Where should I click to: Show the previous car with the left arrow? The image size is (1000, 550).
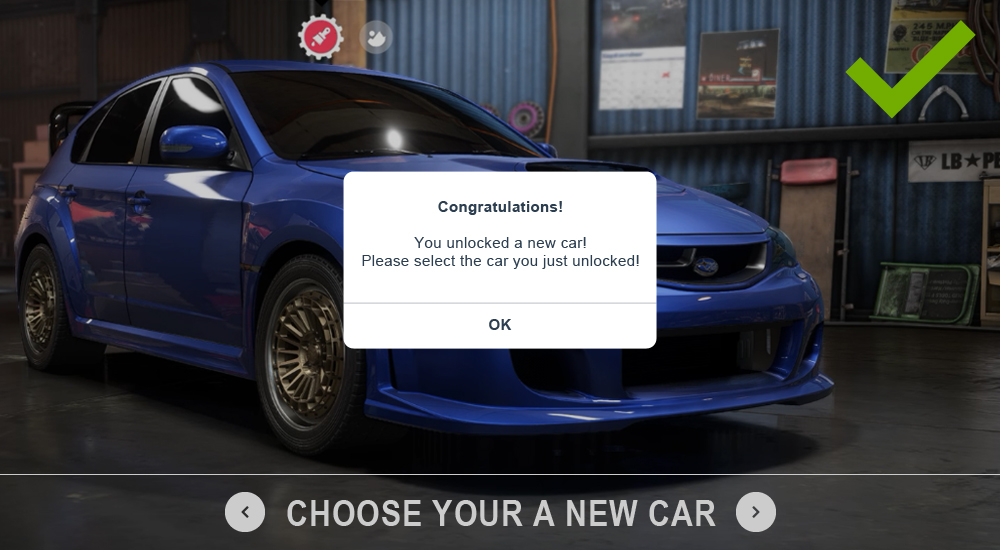[x=245, y=513]
